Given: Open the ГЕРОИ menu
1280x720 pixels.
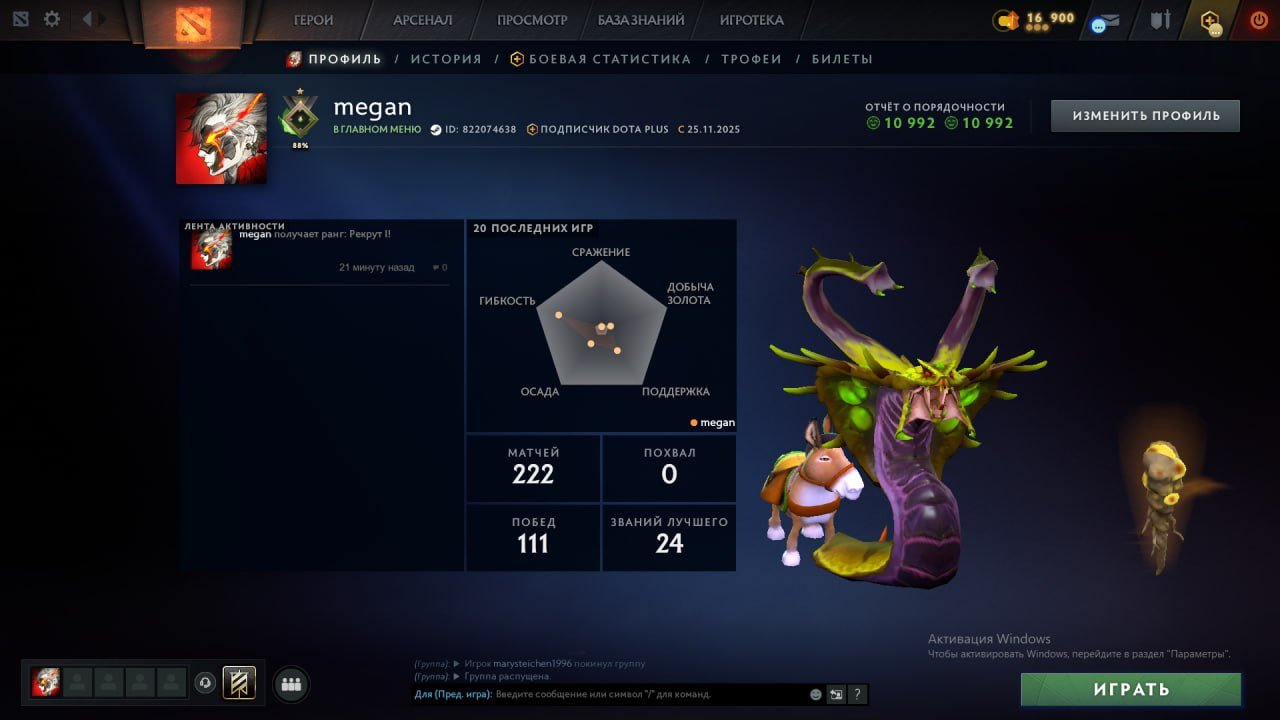Looking at the screenshot, I should (313, 19).
